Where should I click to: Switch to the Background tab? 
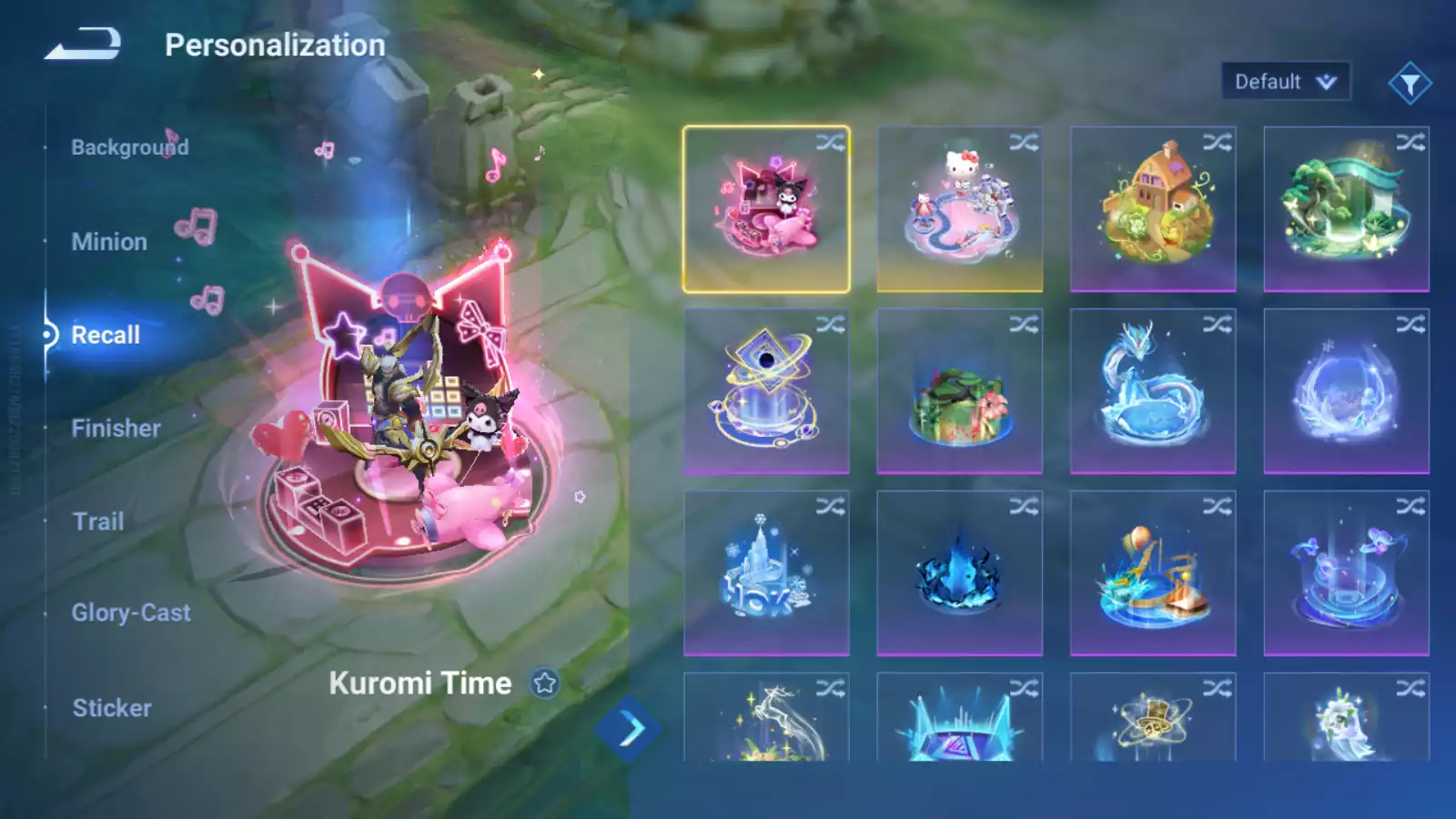coord(129,147)
